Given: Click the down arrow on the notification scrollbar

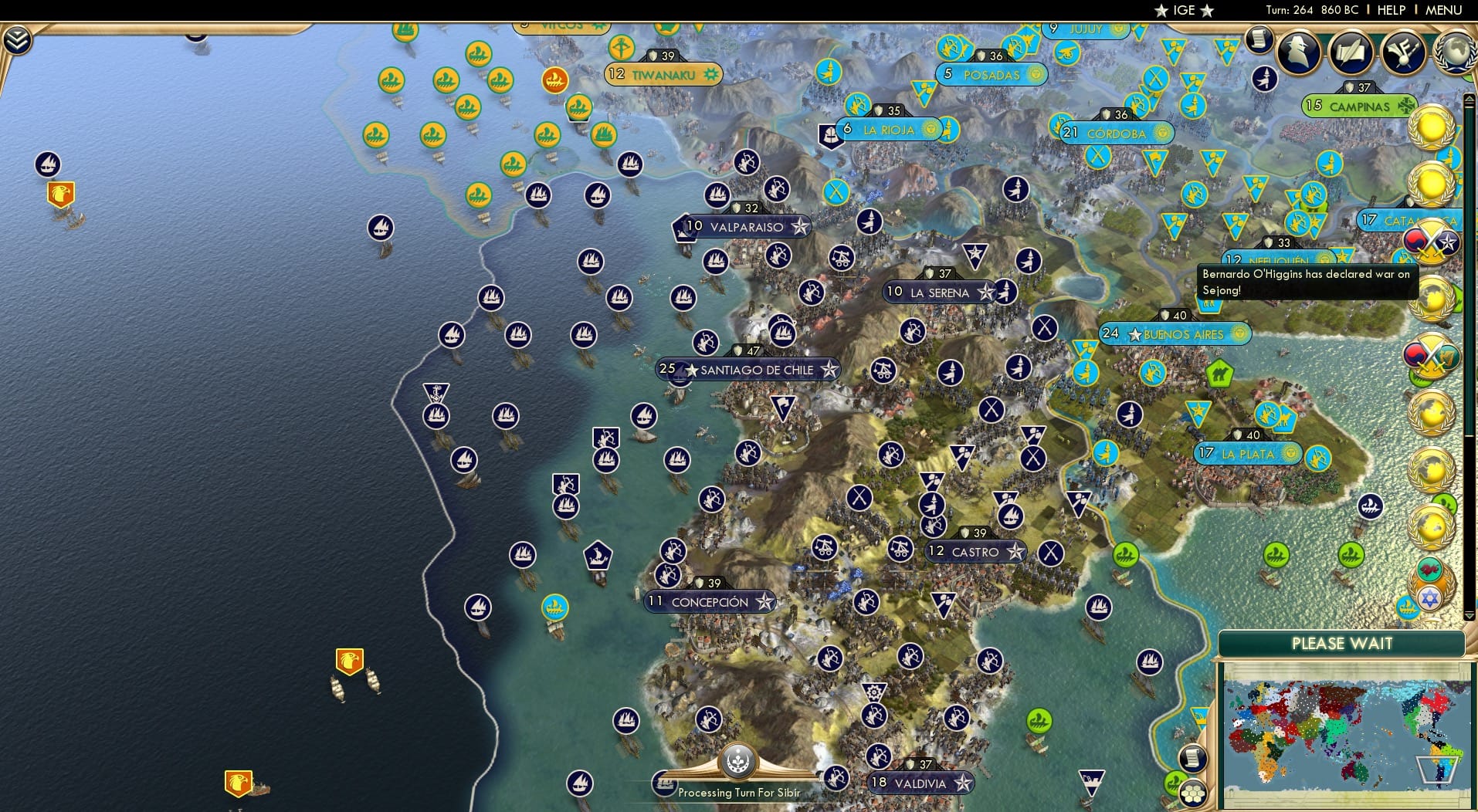Looking at the screenshot, I should [x=1470, y=617].
